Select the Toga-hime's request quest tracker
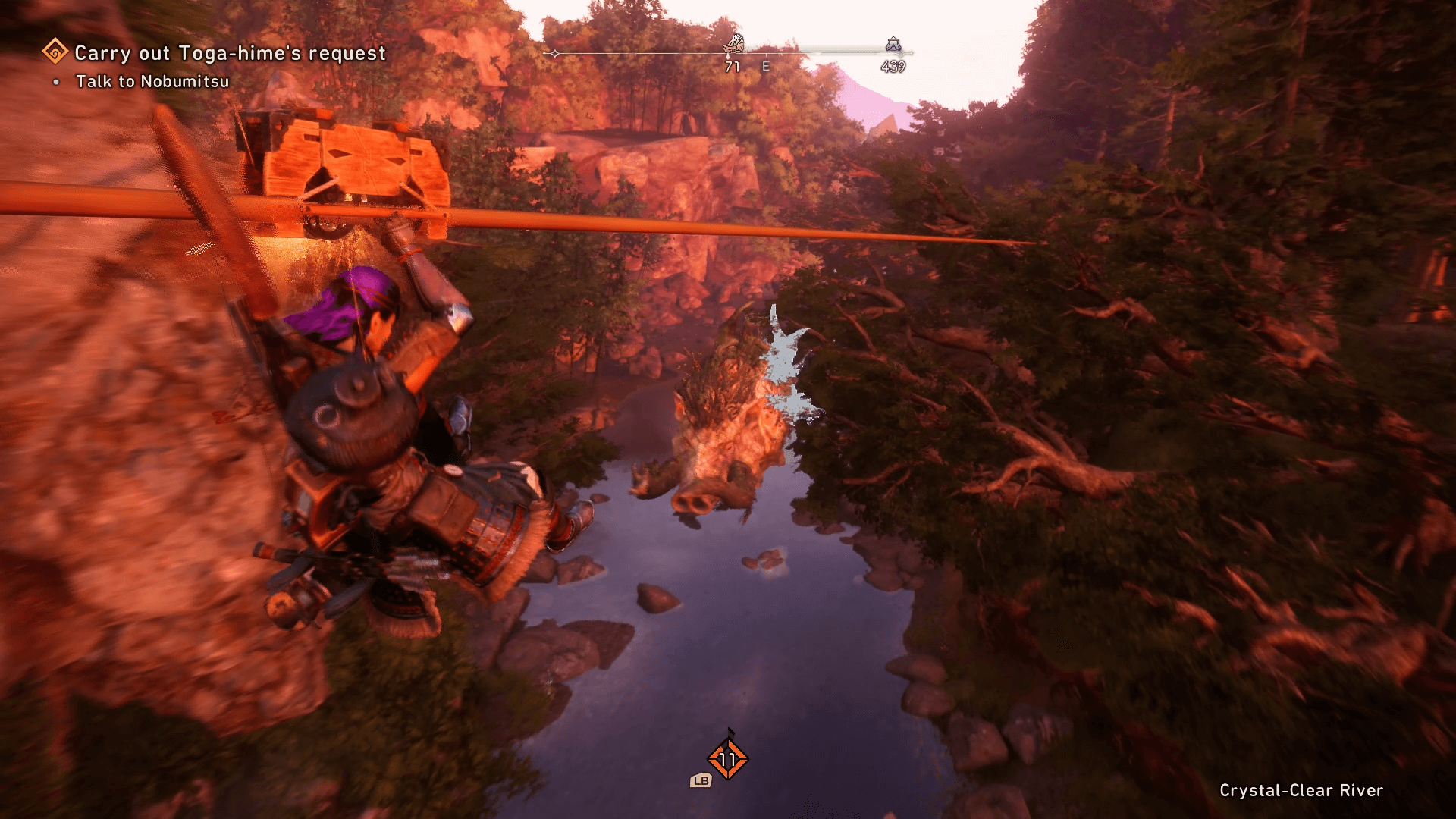The image size is (1456, 819). pyautogui.click(x=230, y=53)
